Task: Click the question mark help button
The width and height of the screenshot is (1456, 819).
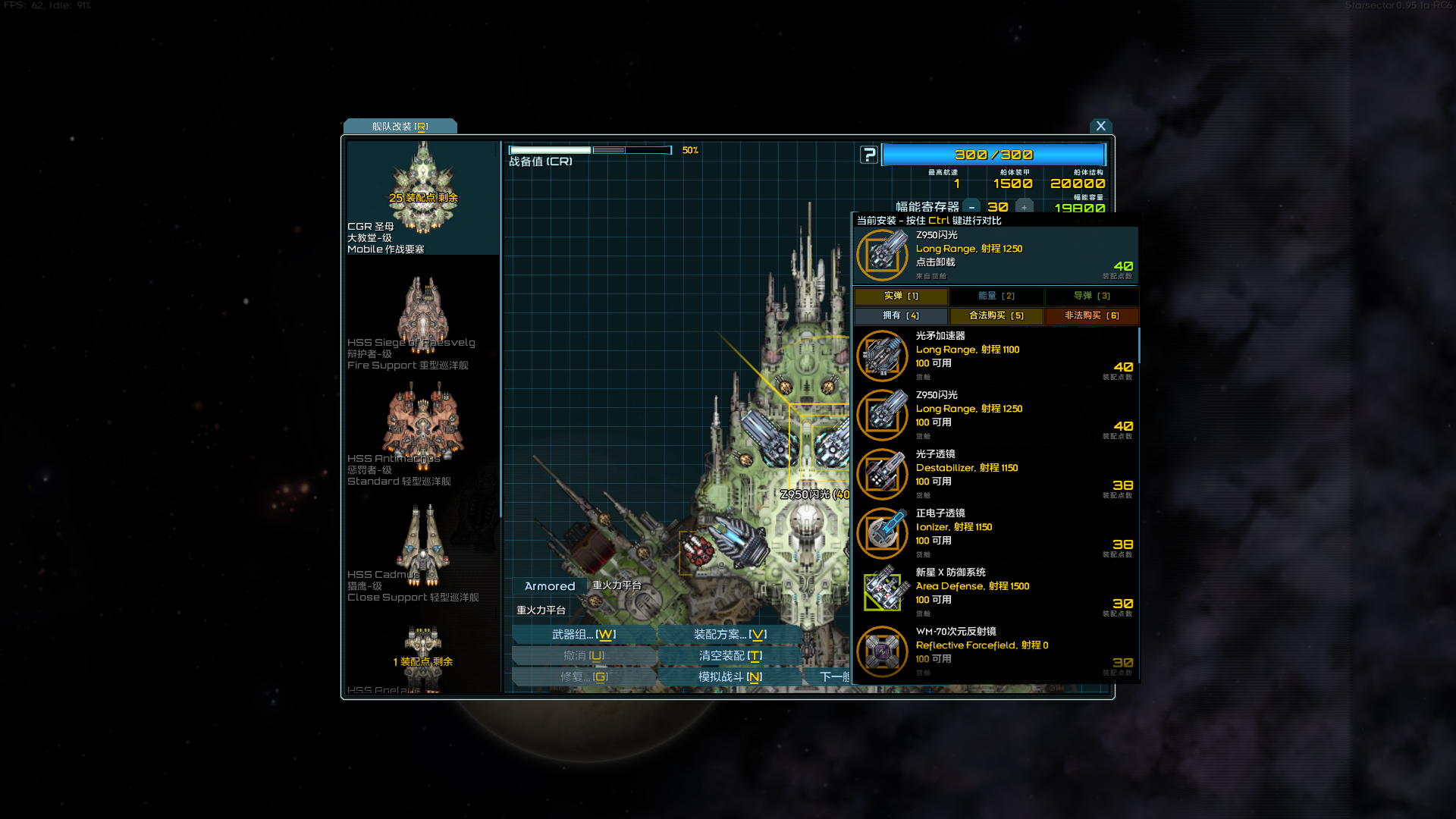Action: pyautogui.click(x=868, y=155)
